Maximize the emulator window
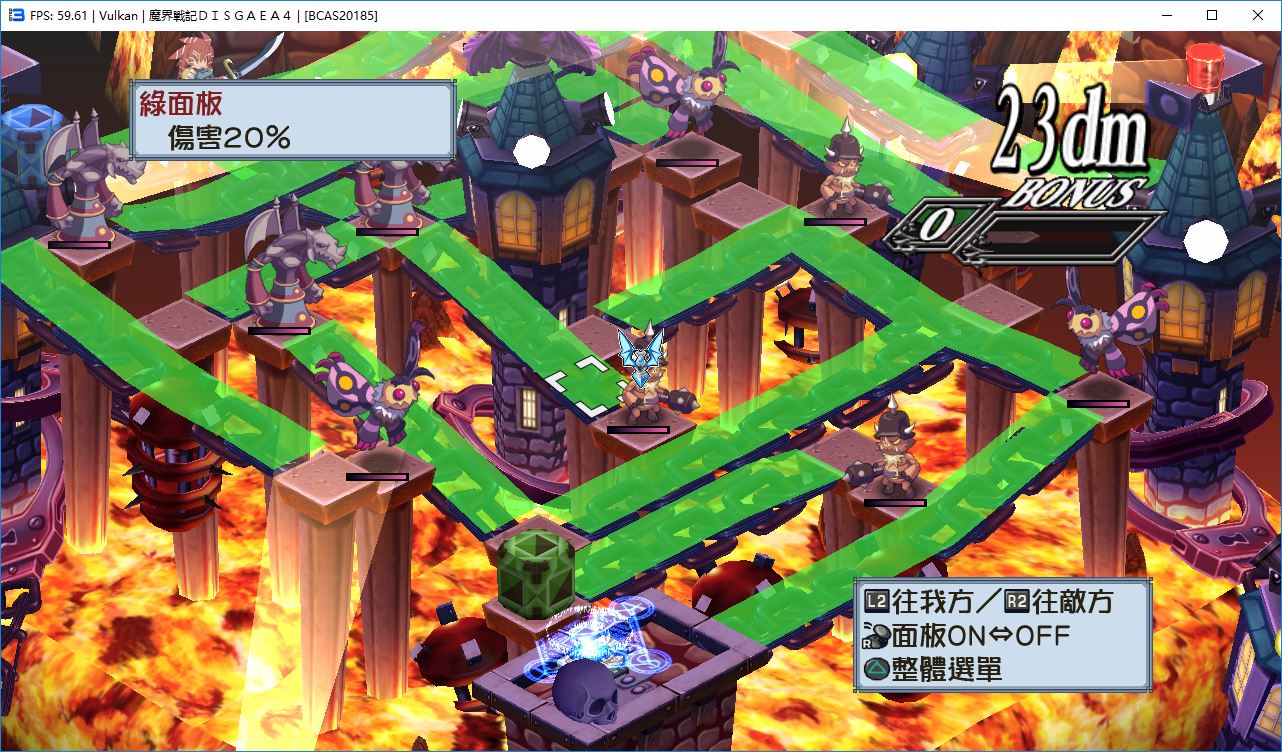This screenshot has width=1282, height=752. [1211, 15]
